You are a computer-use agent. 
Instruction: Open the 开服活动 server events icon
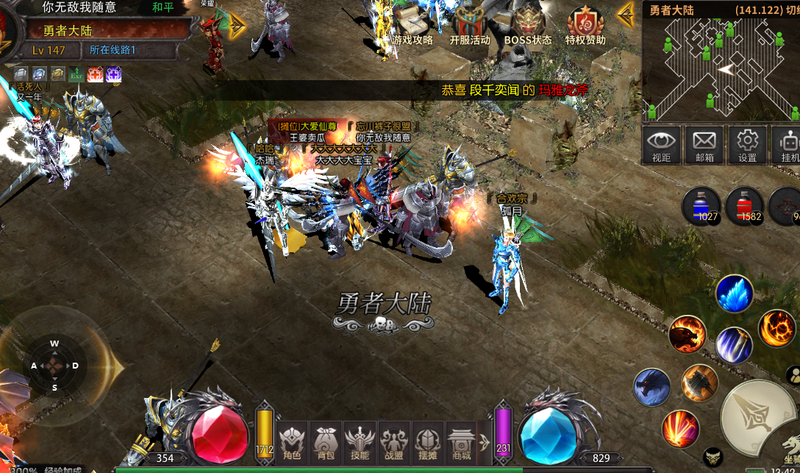coord(470,26)
